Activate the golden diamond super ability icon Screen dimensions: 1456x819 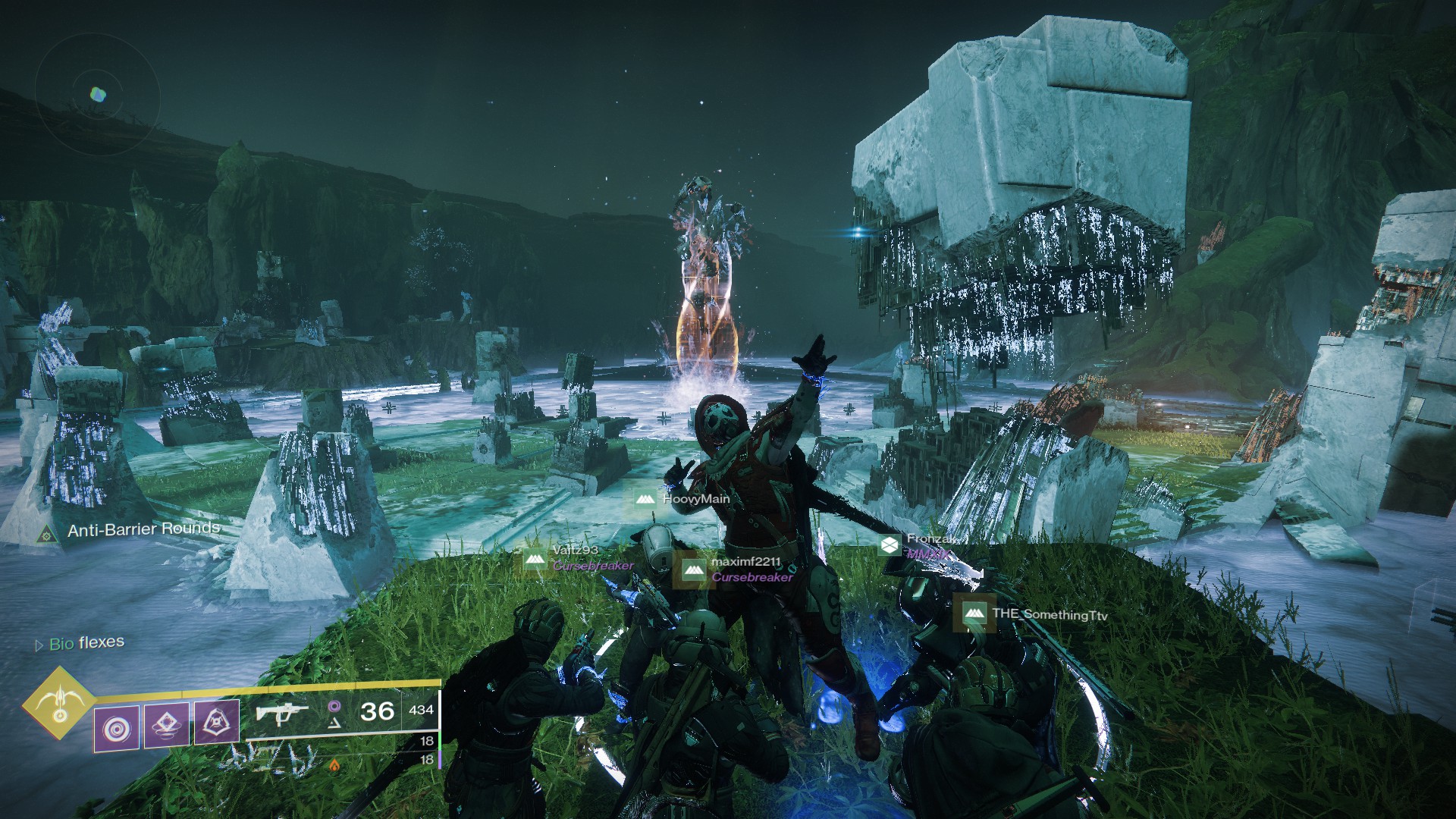58,704
